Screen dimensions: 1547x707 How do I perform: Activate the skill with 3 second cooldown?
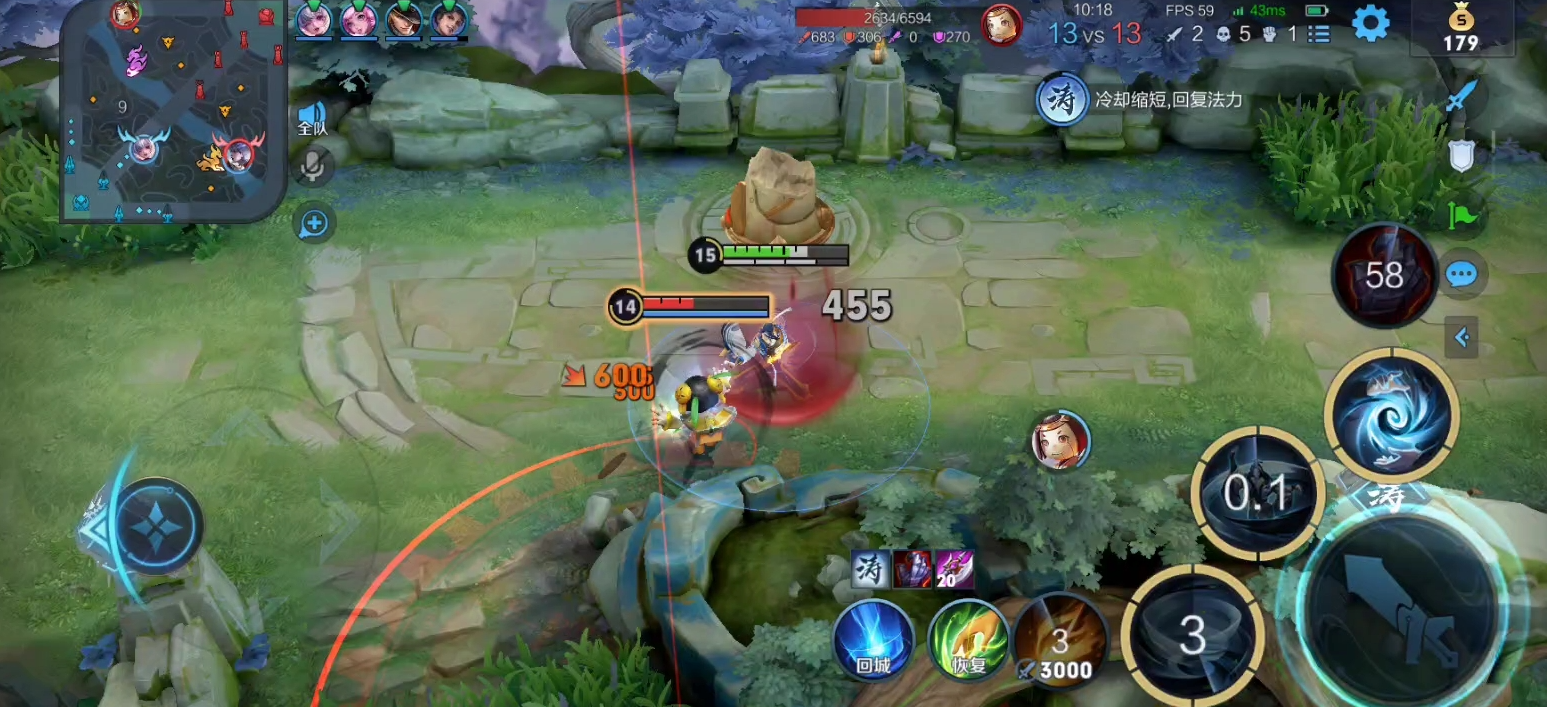point(1192,635)
